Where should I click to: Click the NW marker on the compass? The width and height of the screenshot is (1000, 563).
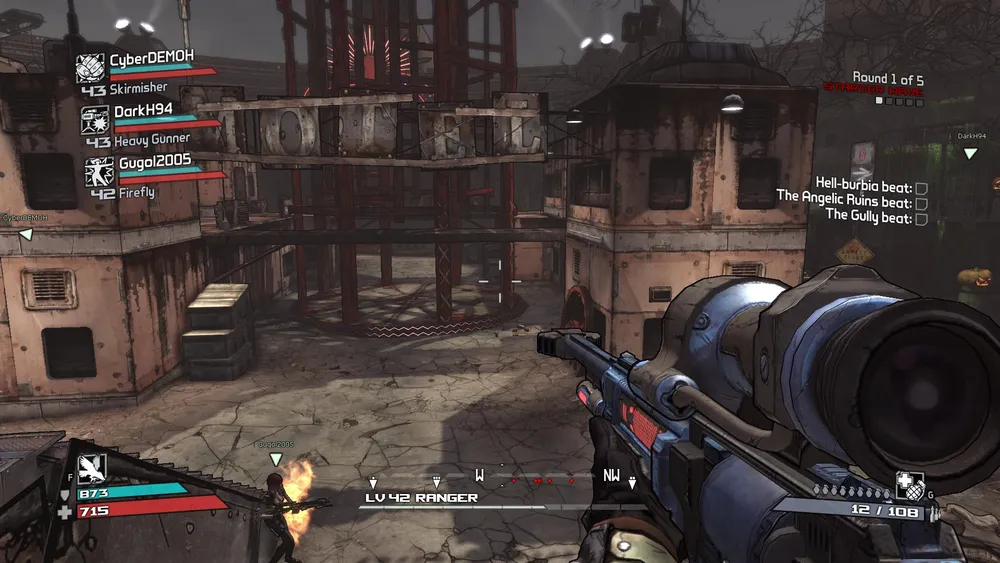coord(612,475)
